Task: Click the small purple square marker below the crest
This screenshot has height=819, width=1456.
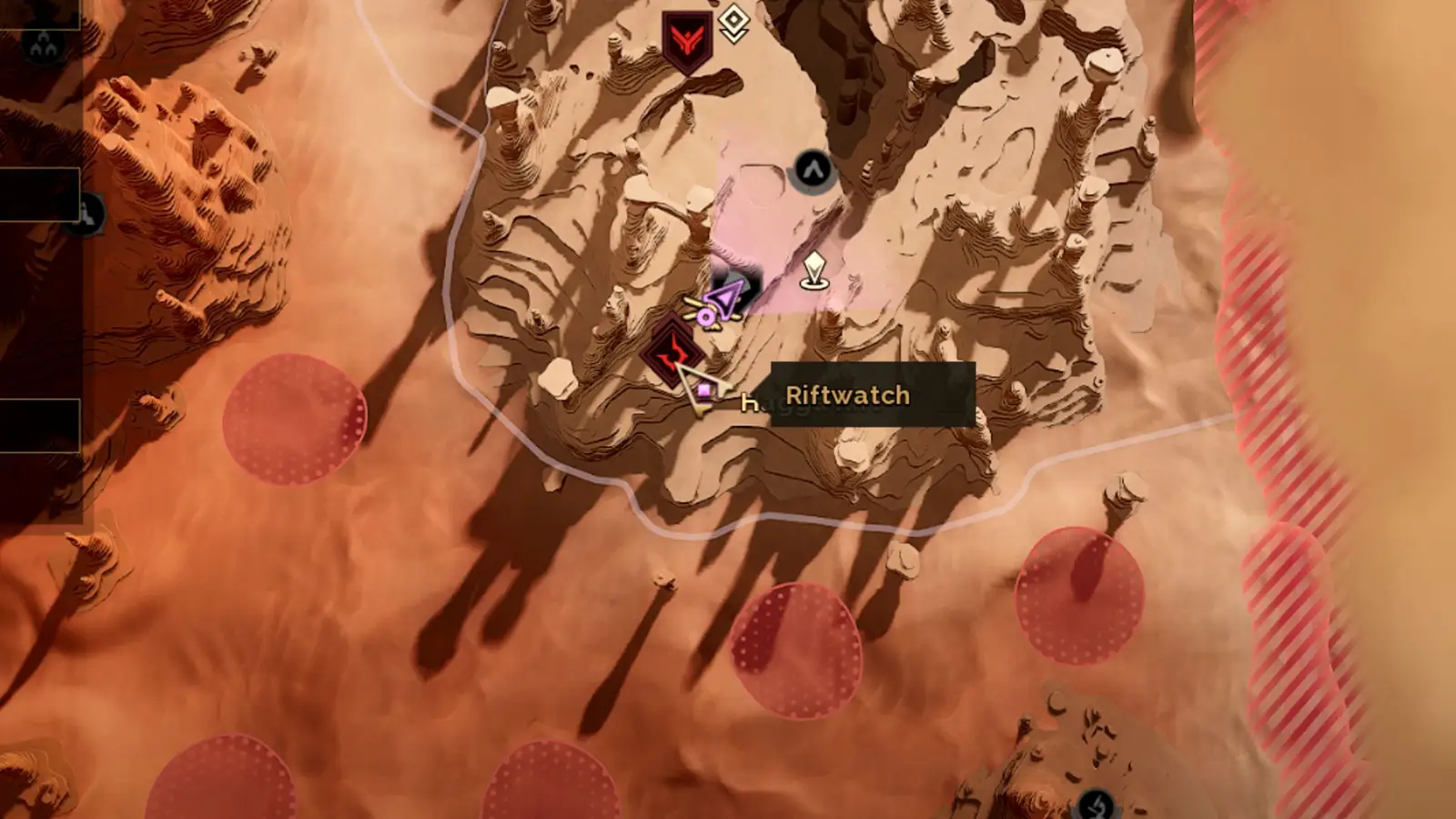Action: 703,389
